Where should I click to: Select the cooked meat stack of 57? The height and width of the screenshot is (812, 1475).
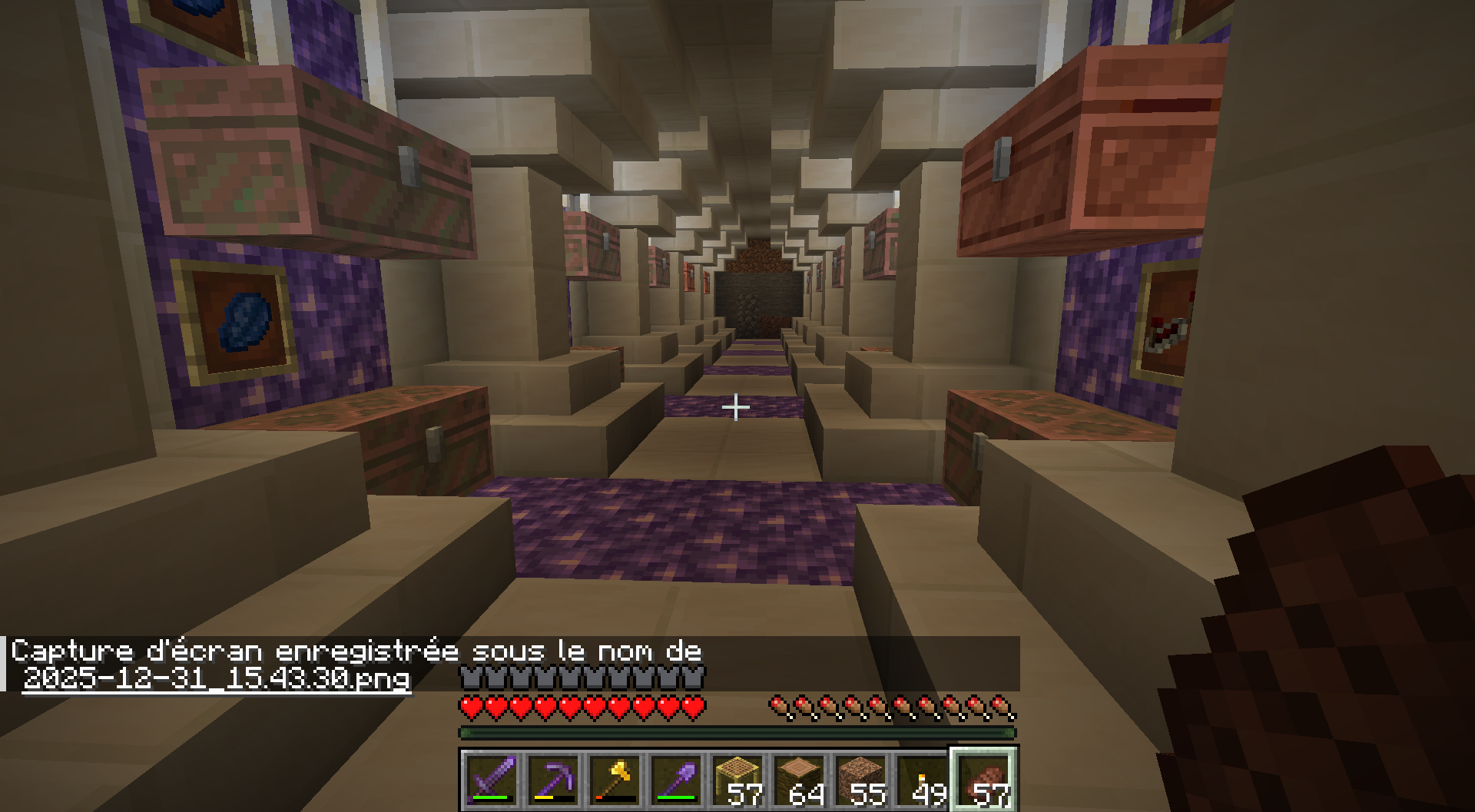click(x=984, y=778)
